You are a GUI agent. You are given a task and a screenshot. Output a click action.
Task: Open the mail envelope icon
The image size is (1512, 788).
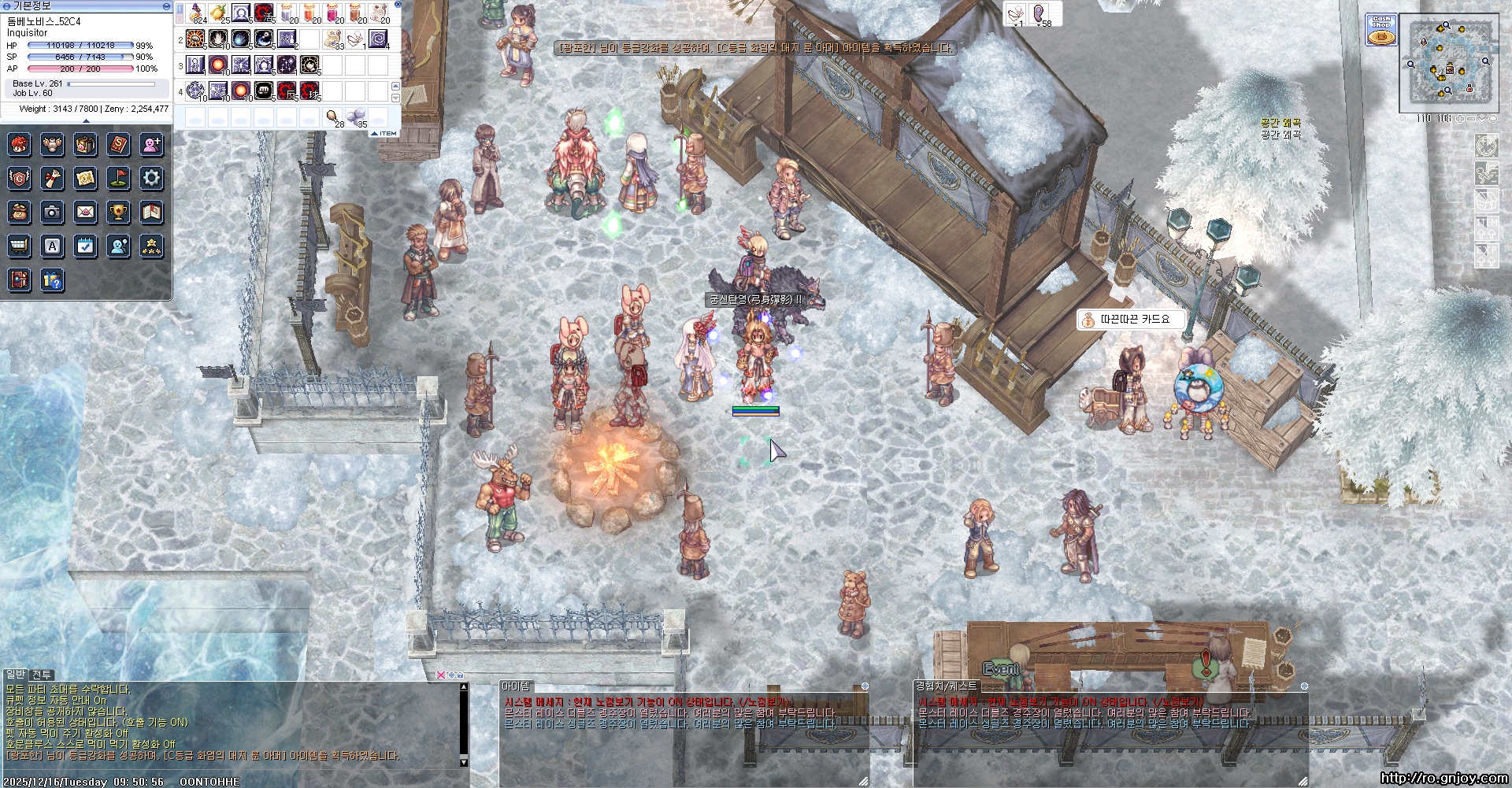85,212
